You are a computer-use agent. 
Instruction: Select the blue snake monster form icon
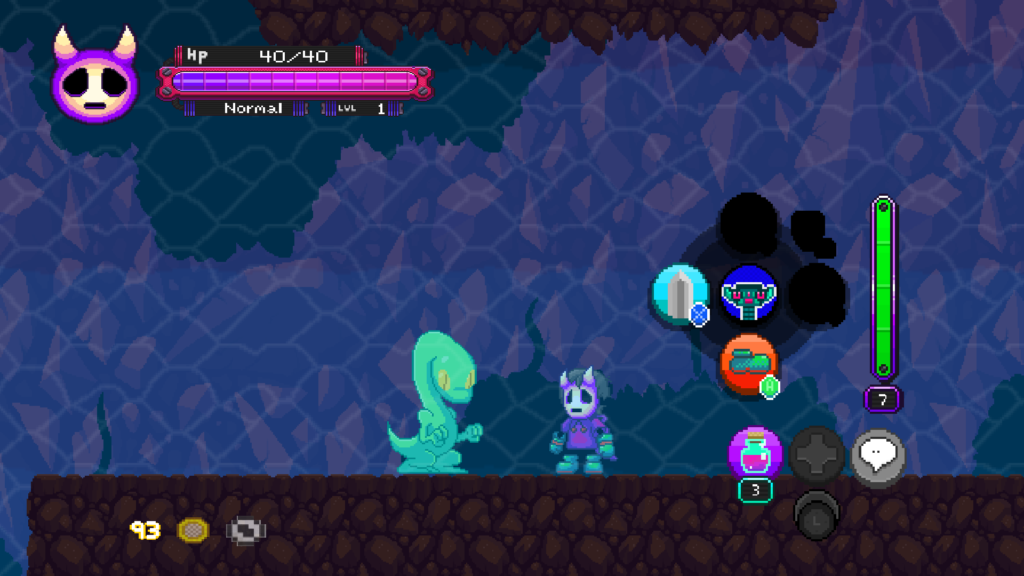(x=749, y=294)
